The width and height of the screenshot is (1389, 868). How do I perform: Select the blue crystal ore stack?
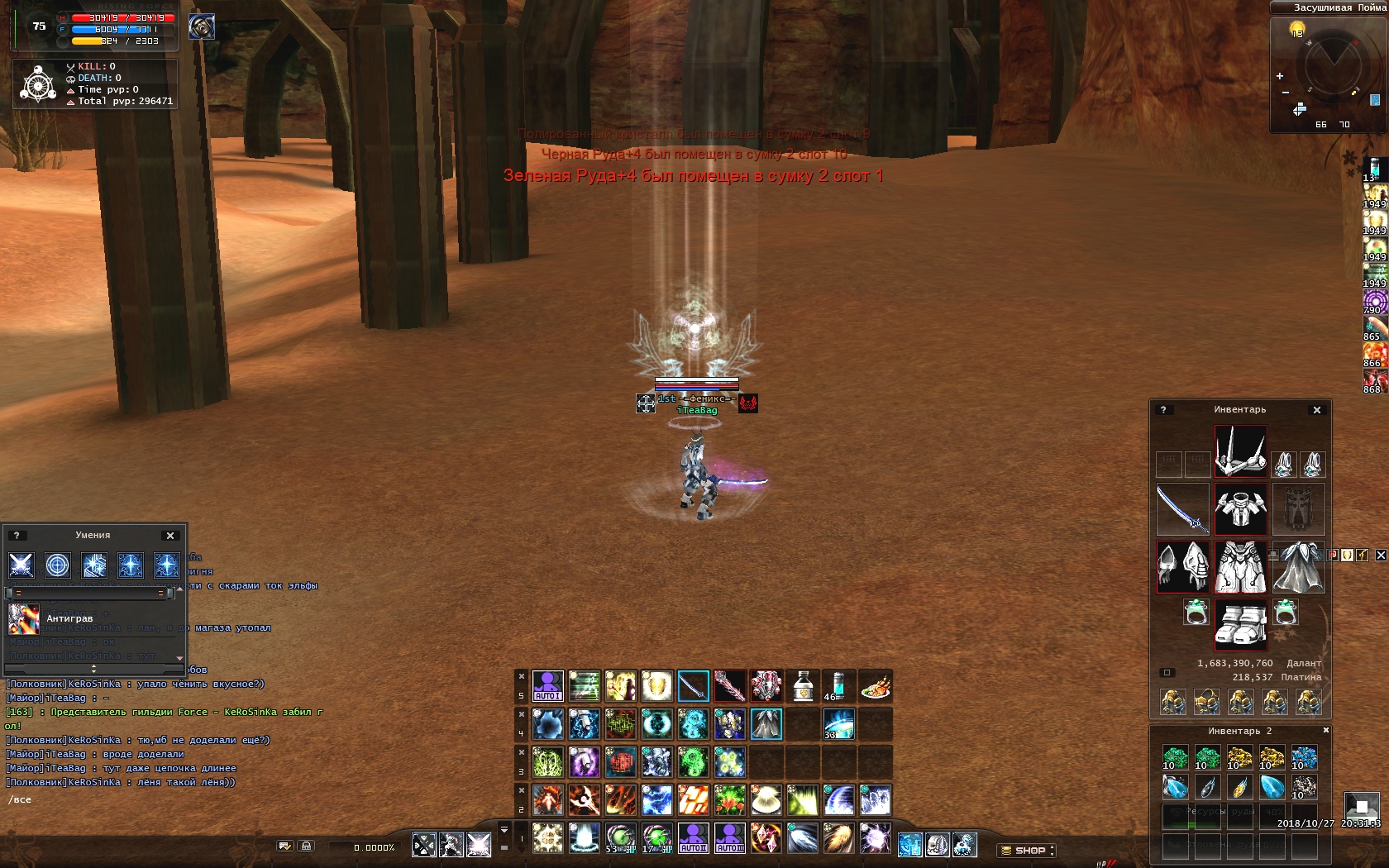click(1304, 757)
